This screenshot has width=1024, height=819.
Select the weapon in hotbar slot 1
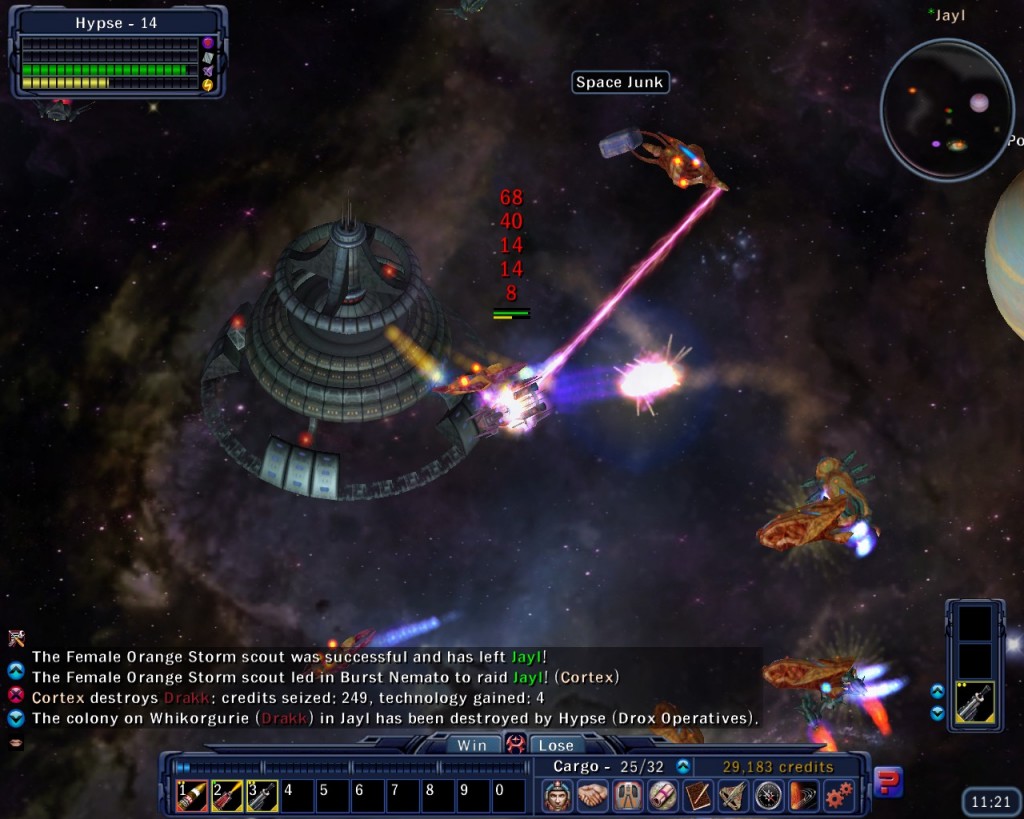[192, 796]
